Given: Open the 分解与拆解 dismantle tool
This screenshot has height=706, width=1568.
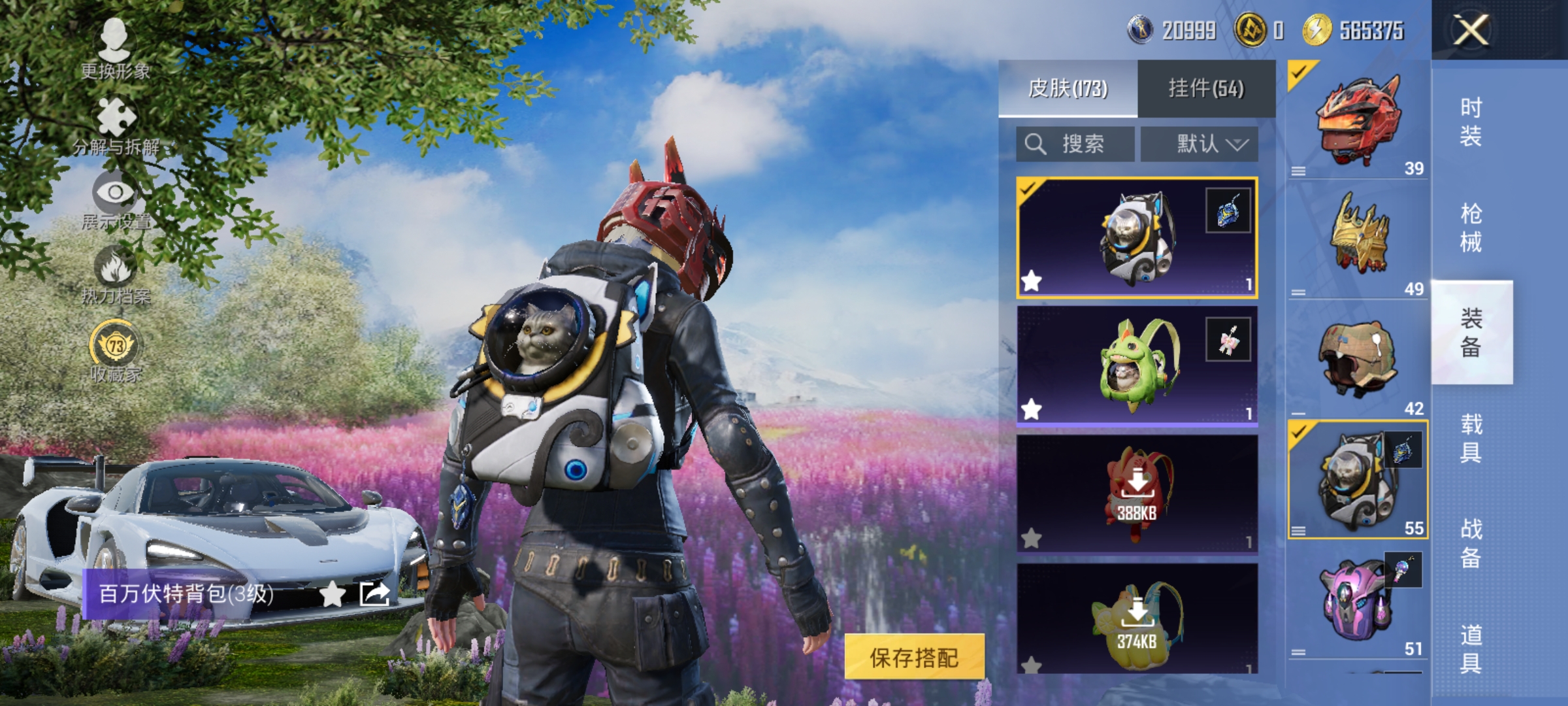Looking at the screenshot, I should pyautogui.click(x=114, y=118).
